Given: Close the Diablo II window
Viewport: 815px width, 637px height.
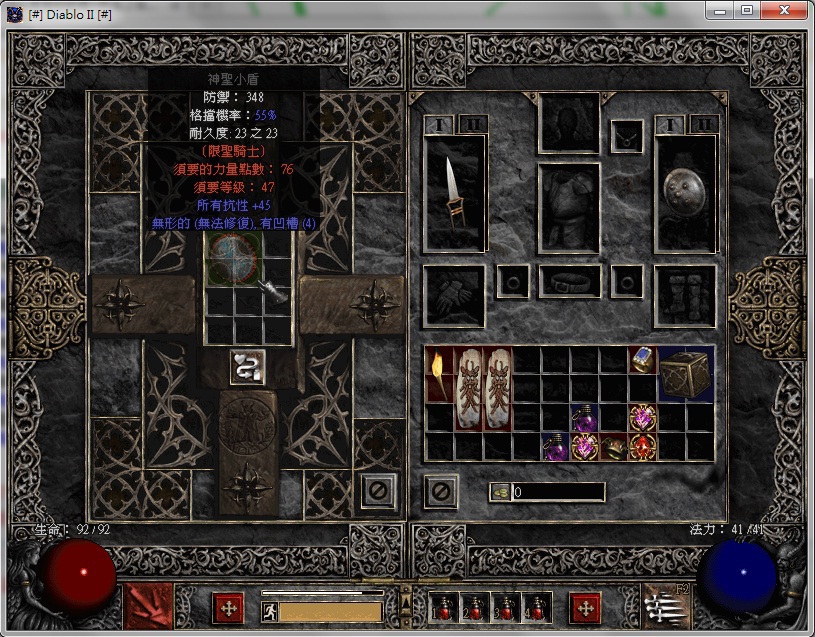Looking at the screenshot, I should [x=787, y=10].
